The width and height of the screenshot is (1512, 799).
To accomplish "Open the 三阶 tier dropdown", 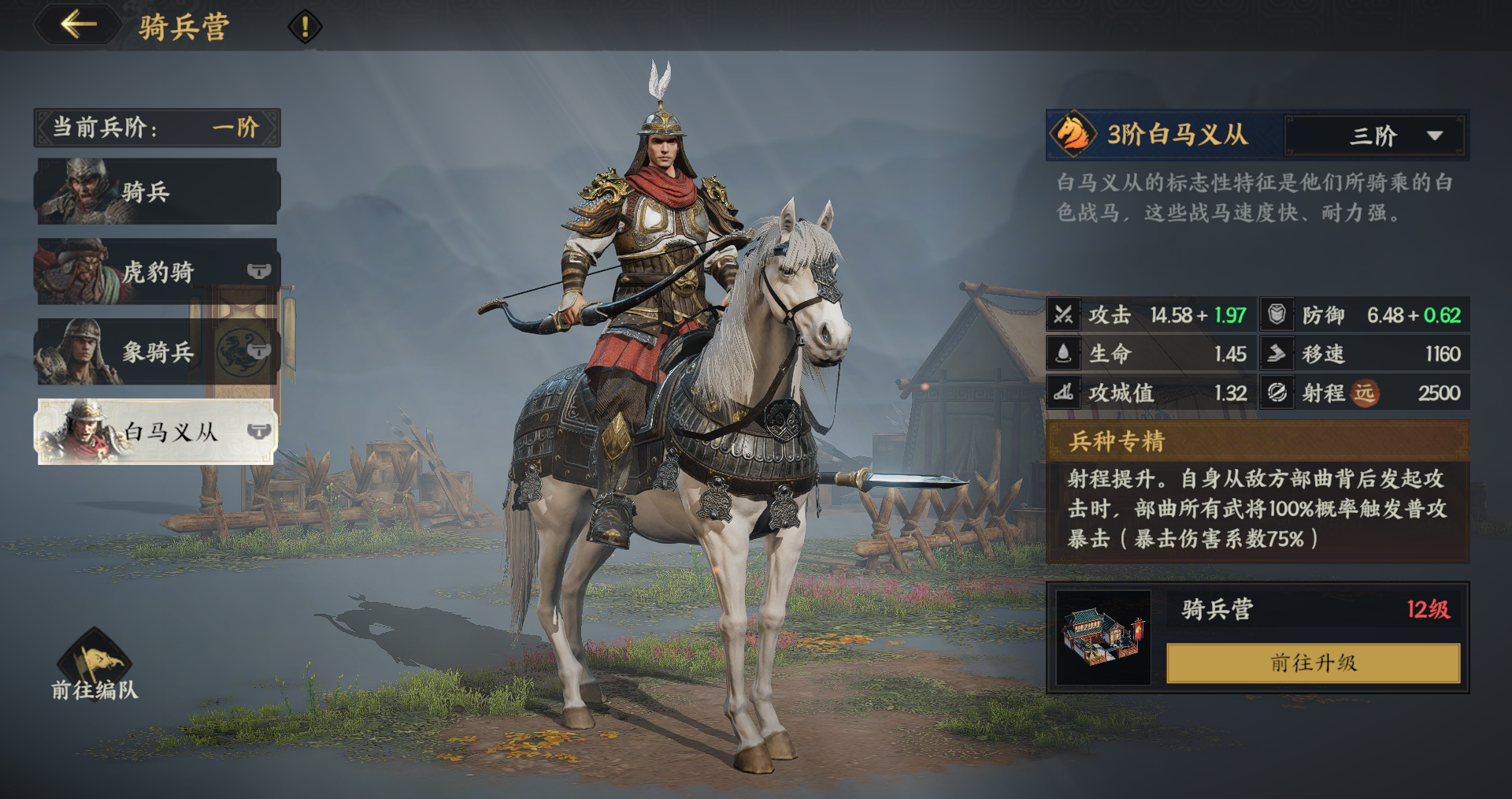I will click(x=1374, y=136).
